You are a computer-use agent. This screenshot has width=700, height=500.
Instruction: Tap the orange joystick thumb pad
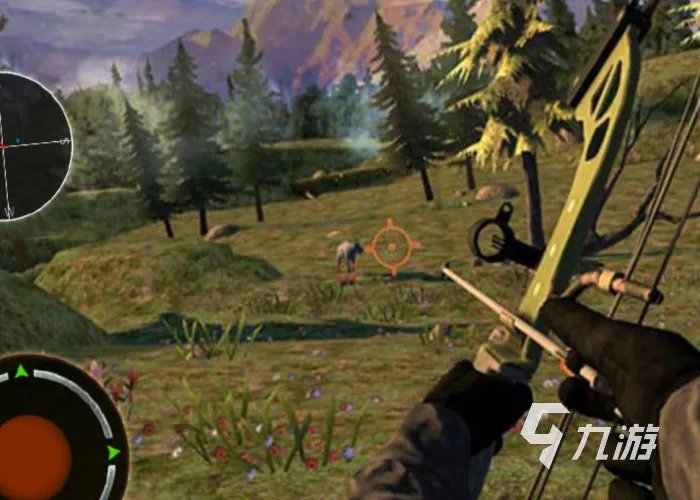35,455
